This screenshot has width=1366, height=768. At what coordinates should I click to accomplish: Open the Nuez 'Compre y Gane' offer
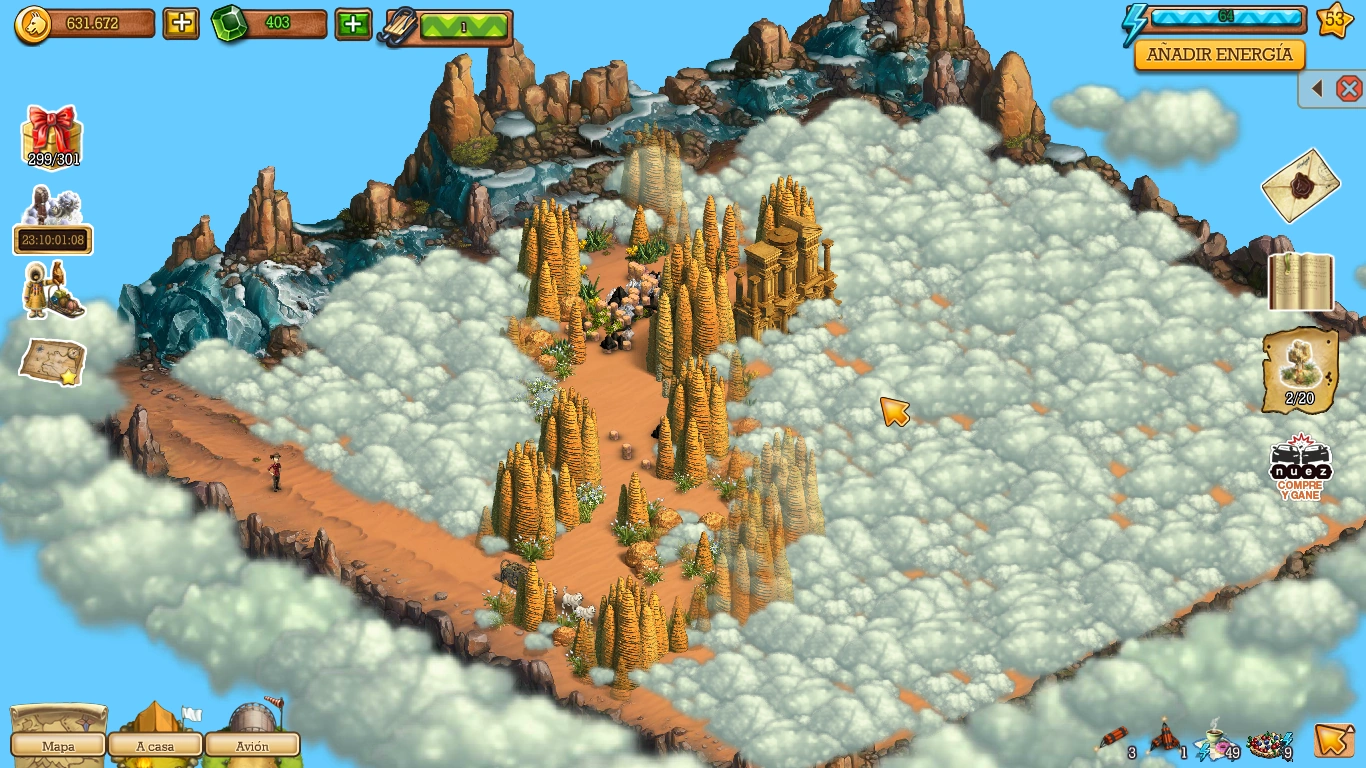(x=1300, y=467)
